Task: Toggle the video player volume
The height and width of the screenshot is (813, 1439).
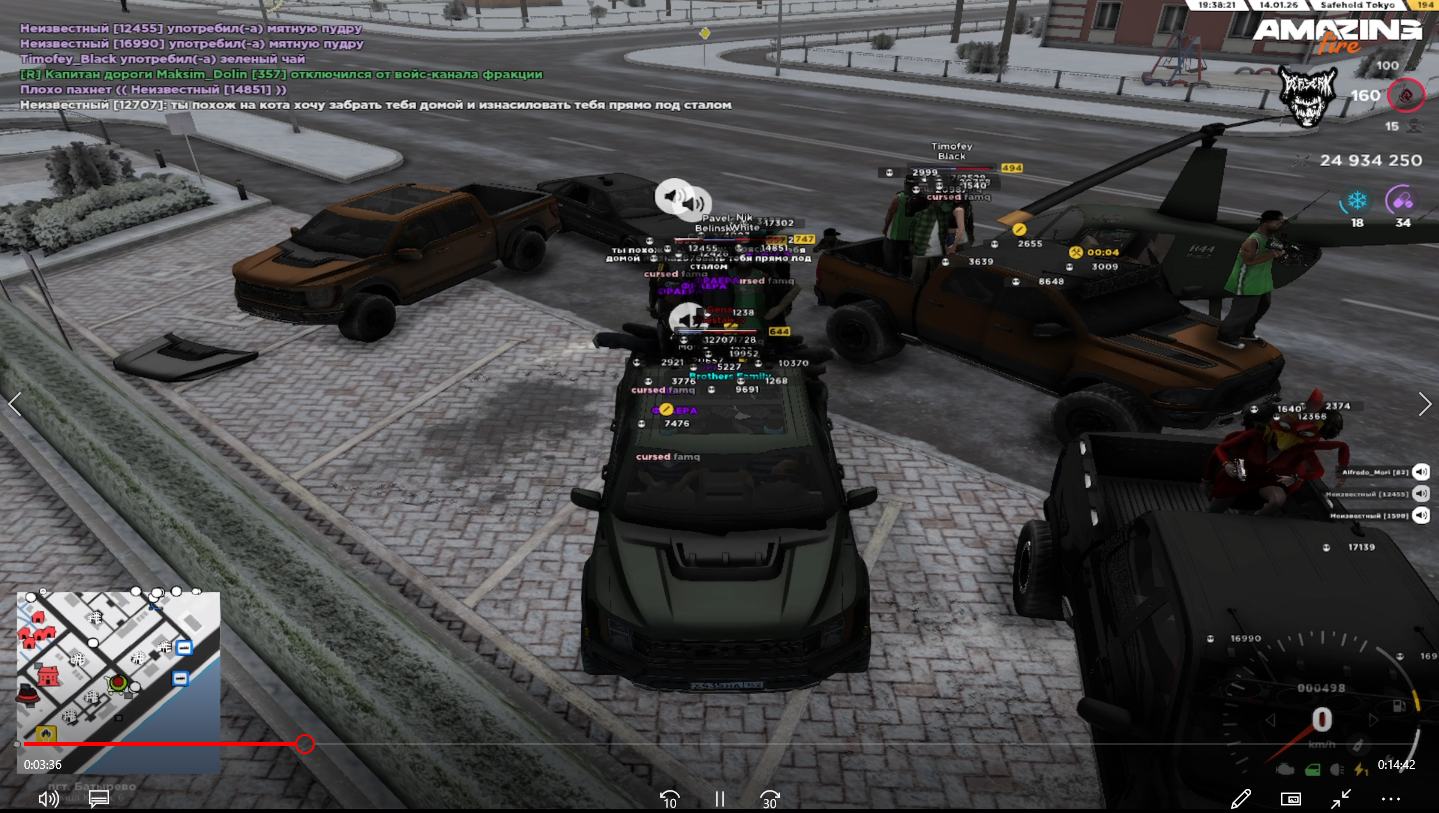Action: pyautogui.click(x=48, y=799)
